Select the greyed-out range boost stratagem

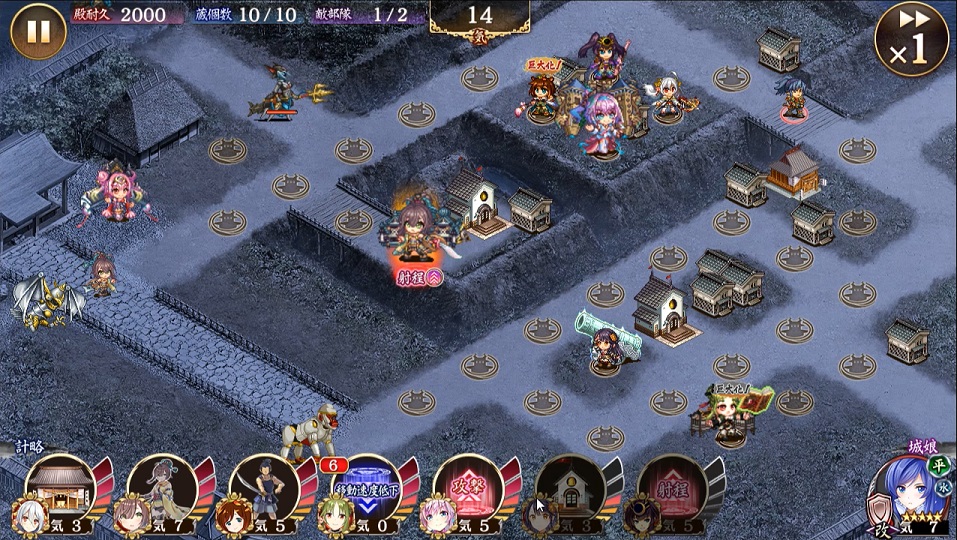(x=672, y=489)
